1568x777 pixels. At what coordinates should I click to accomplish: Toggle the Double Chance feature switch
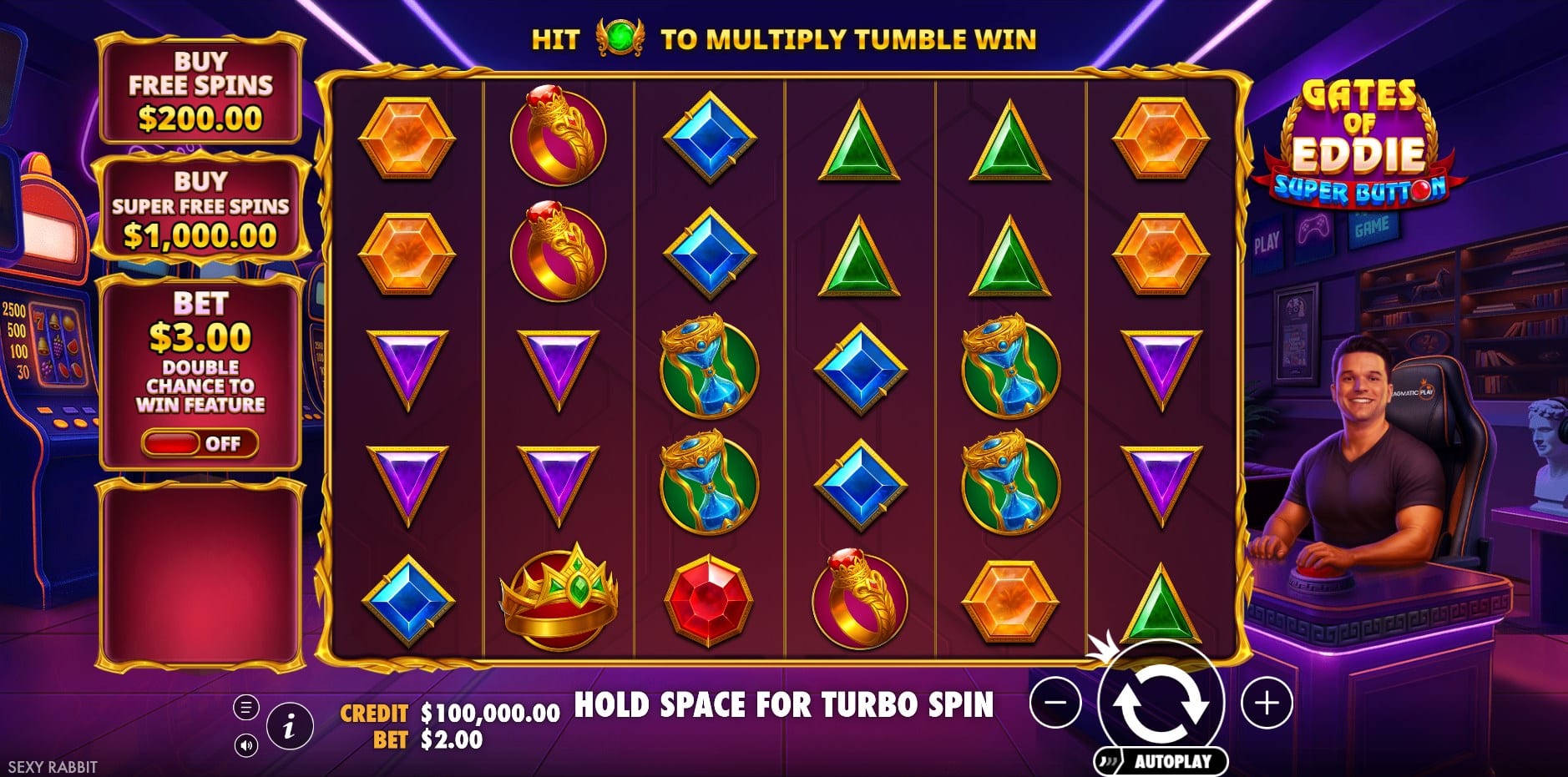tap(200, 443)
